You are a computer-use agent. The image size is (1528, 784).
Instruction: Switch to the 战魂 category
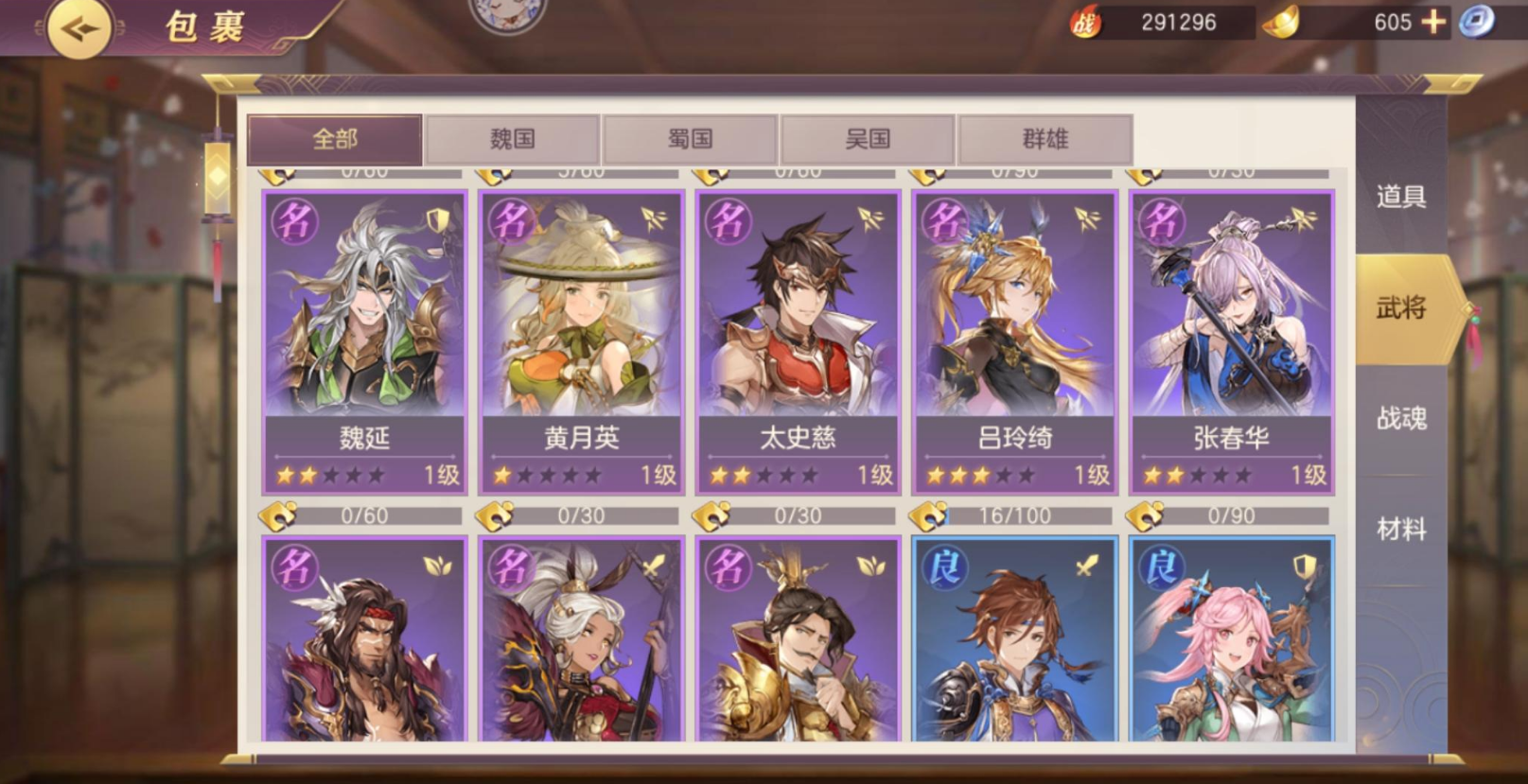[1400, 418]
